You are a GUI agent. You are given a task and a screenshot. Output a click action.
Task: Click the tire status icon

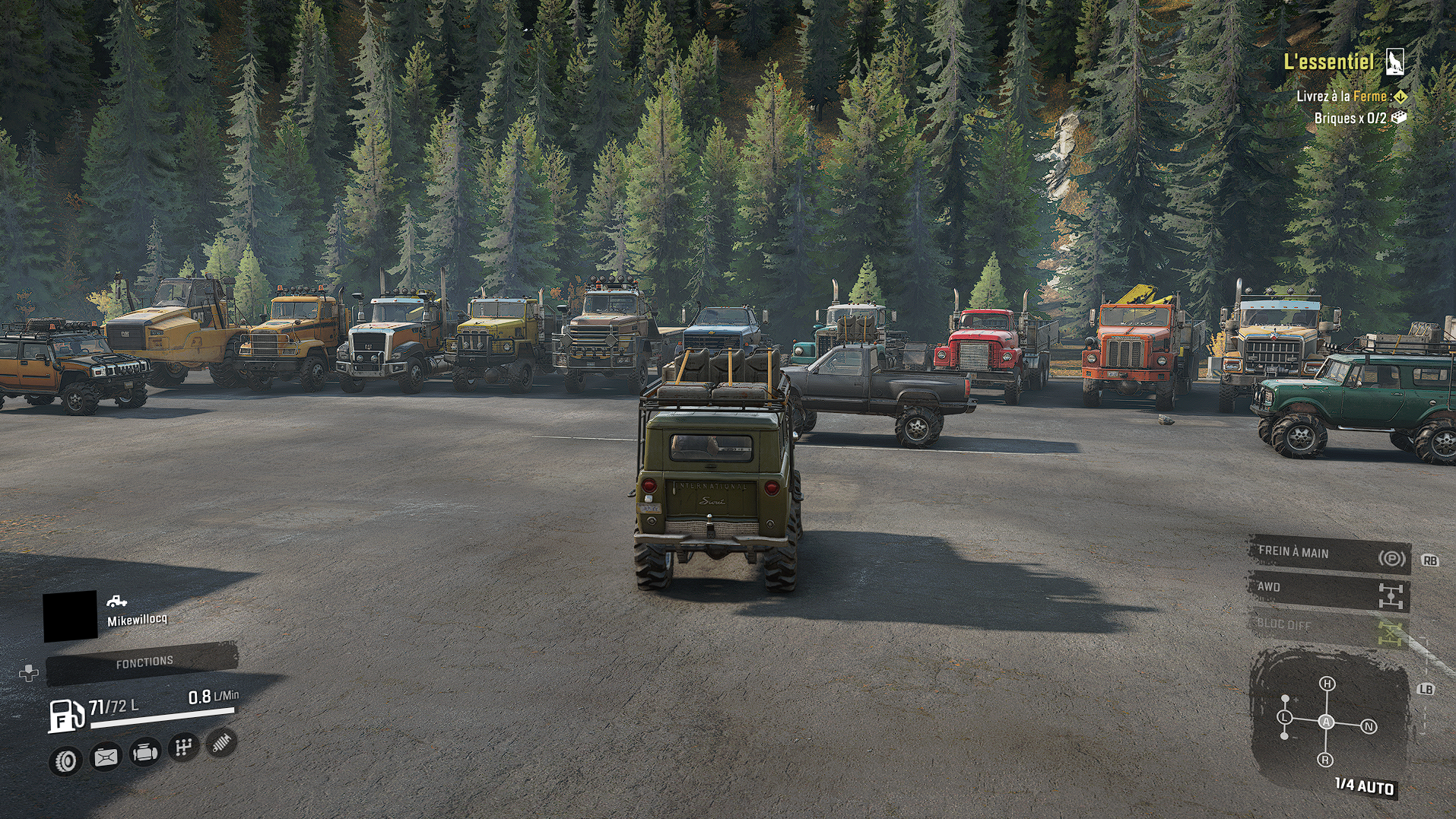66,760
